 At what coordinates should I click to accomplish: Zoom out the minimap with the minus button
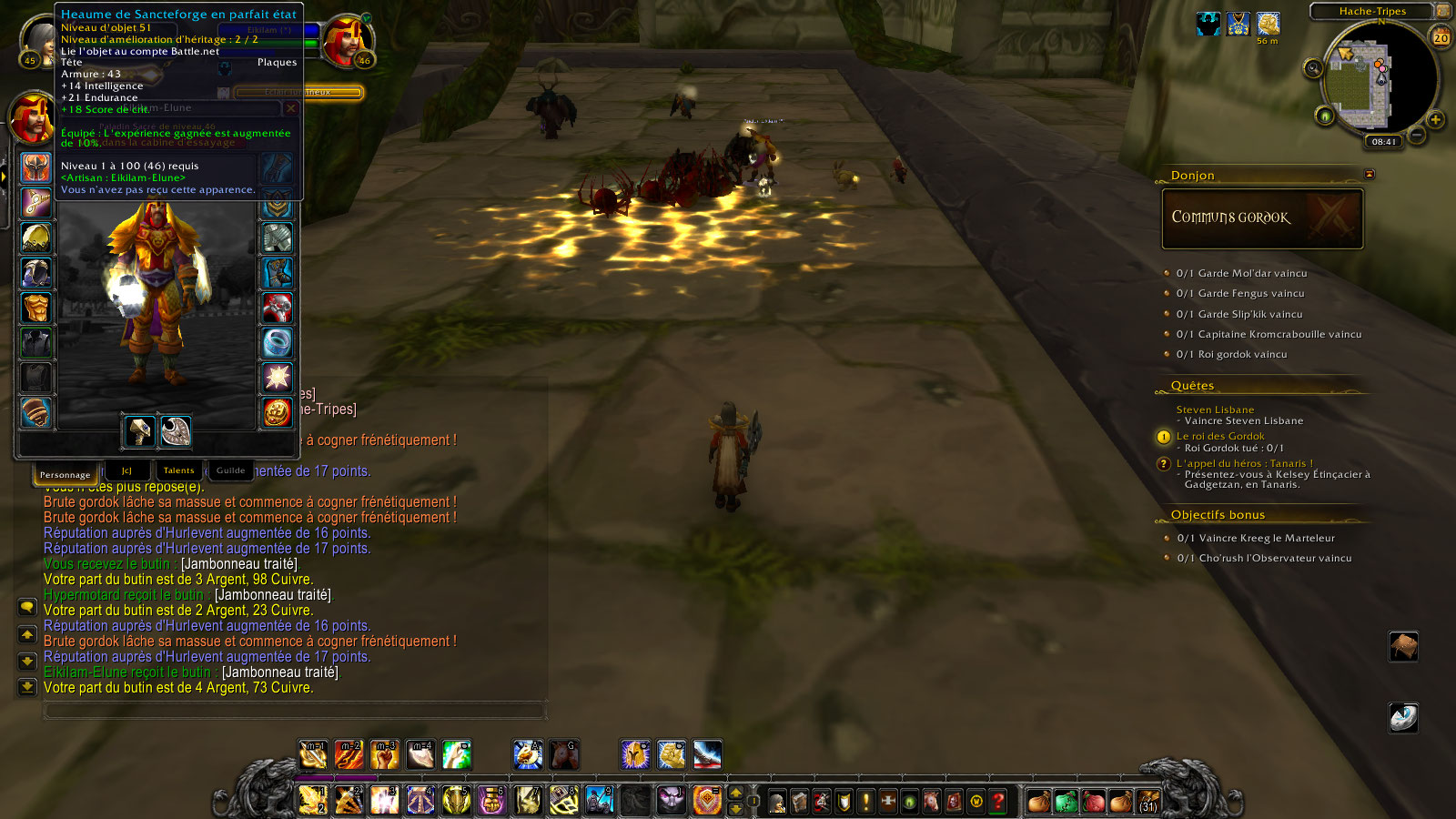click(x=1417, y=136)
